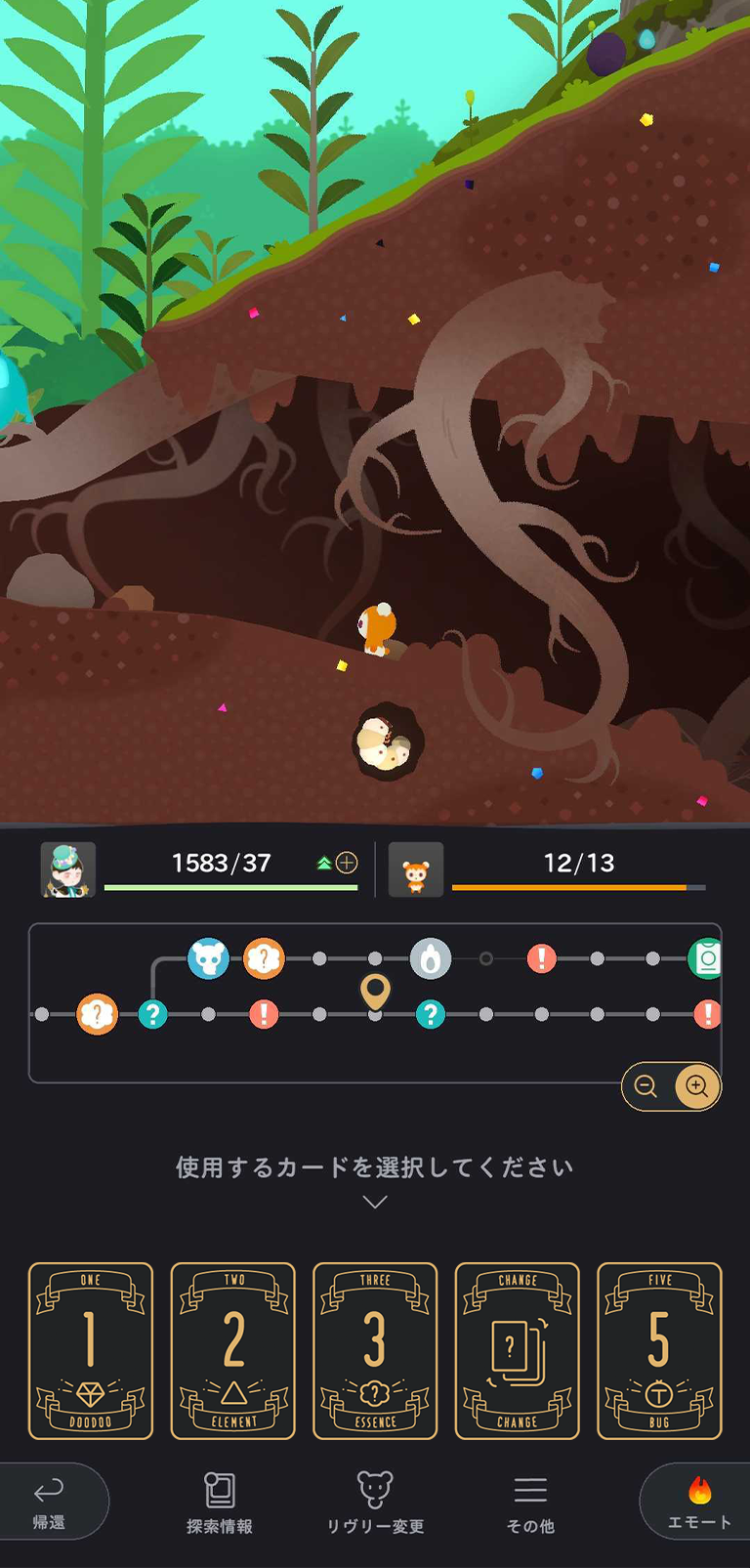The height and width of the screenshot is (1568, 750).
Task: Open the その他 menu
Action: (x=530, y=1503)
